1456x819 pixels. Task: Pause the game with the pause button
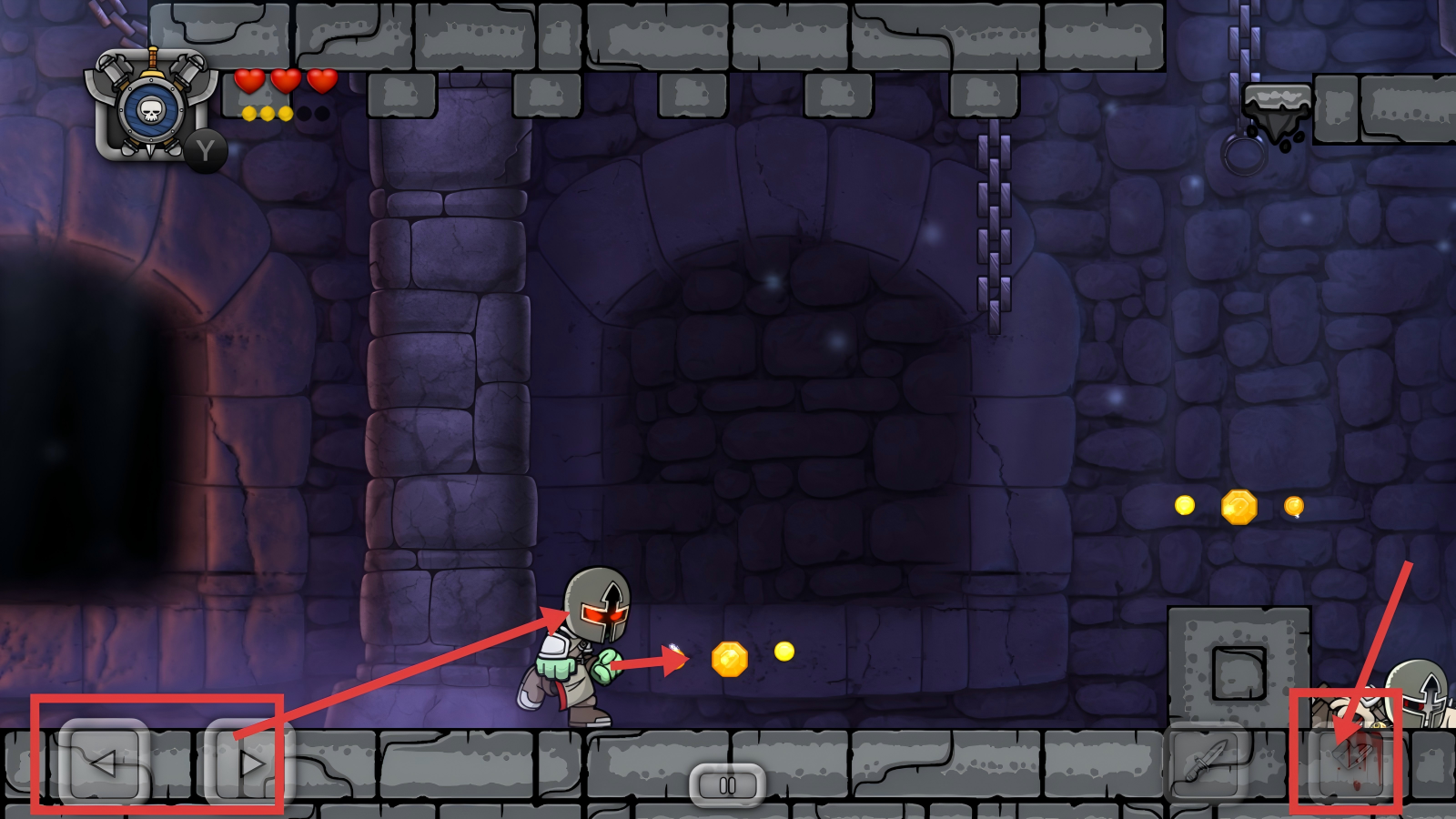coord(727,785)
